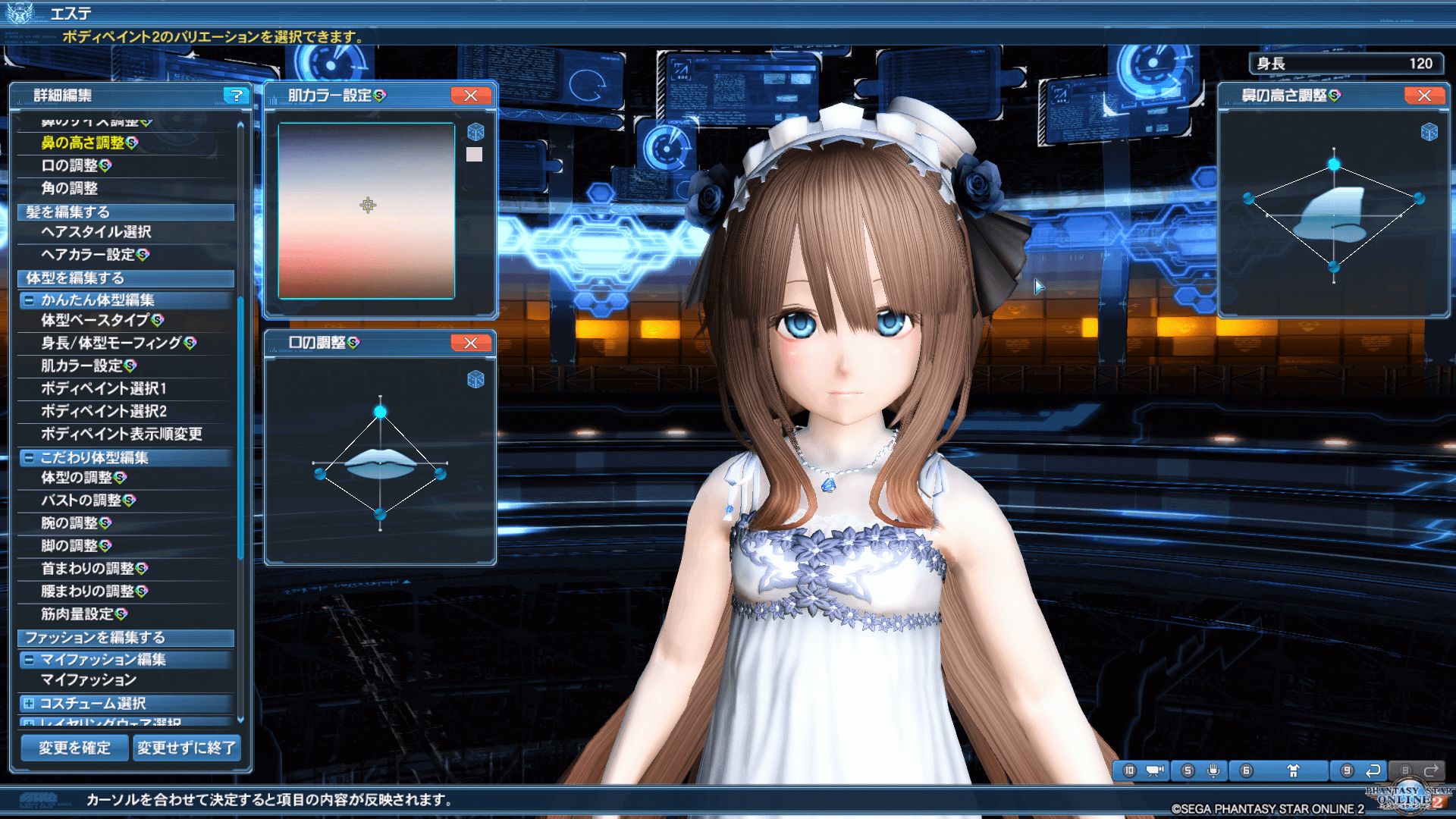The height and width of the screenshot is (819, 1456).
Task: Exit without saving via 変更せずに終了
Action: (187, 748)
